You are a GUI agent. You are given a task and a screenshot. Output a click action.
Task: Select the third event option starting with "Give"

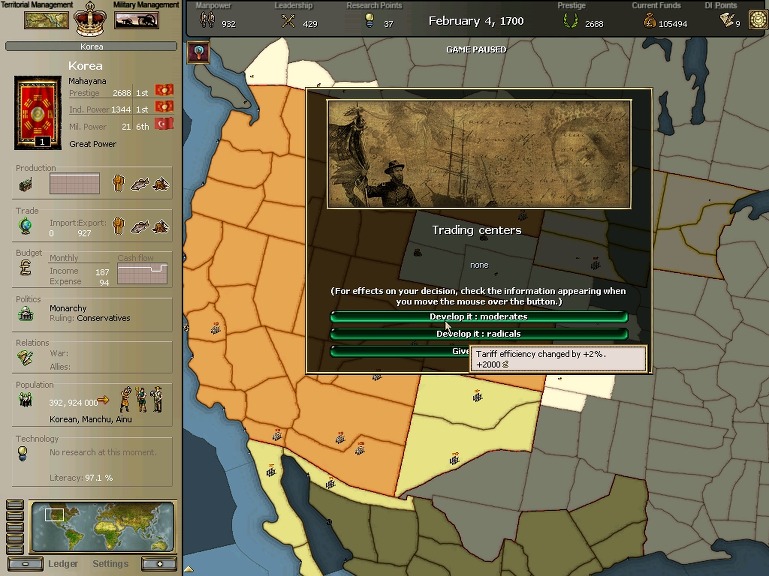(x=400, y=351)
